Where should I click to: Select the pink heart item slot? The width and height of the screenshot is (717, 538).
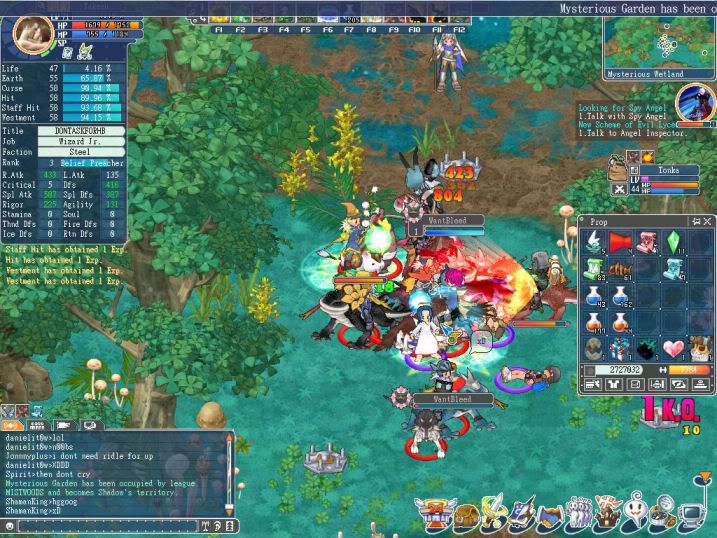[675, 349]
